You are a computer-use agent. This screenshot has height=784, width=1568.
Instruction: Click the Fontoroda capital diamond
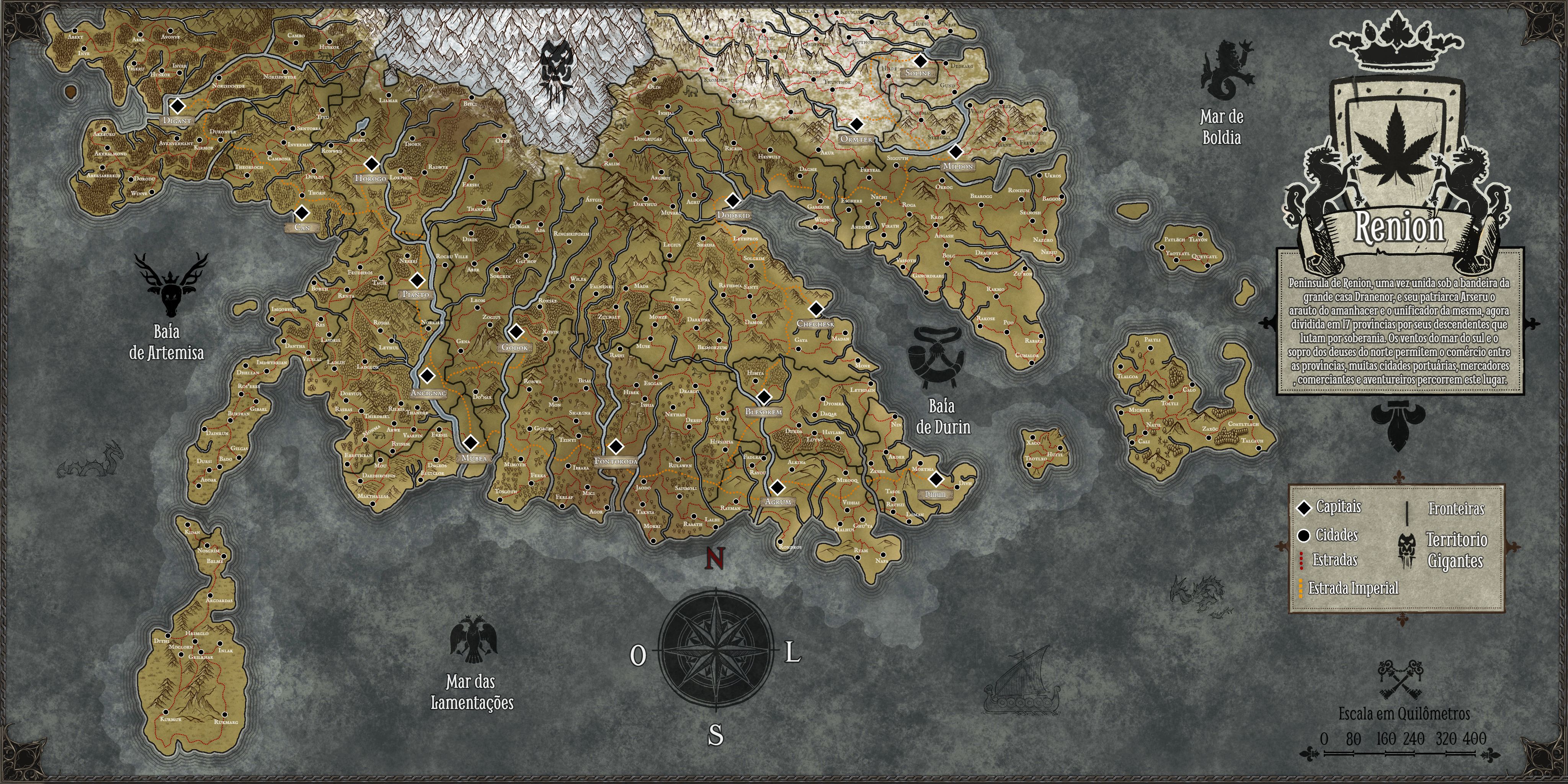616,447
